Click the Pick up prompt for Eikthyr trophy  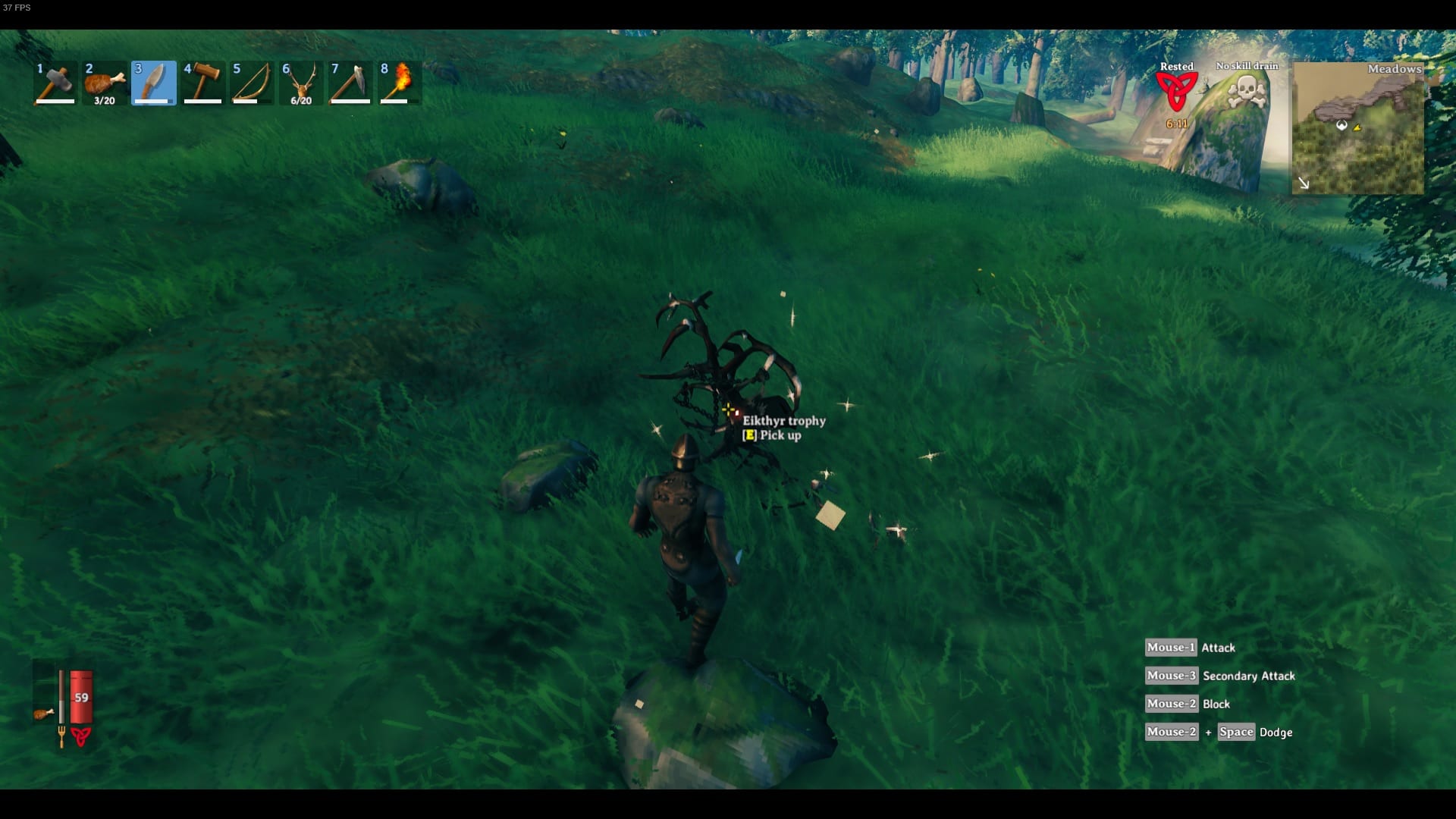(x=770, y=436)
